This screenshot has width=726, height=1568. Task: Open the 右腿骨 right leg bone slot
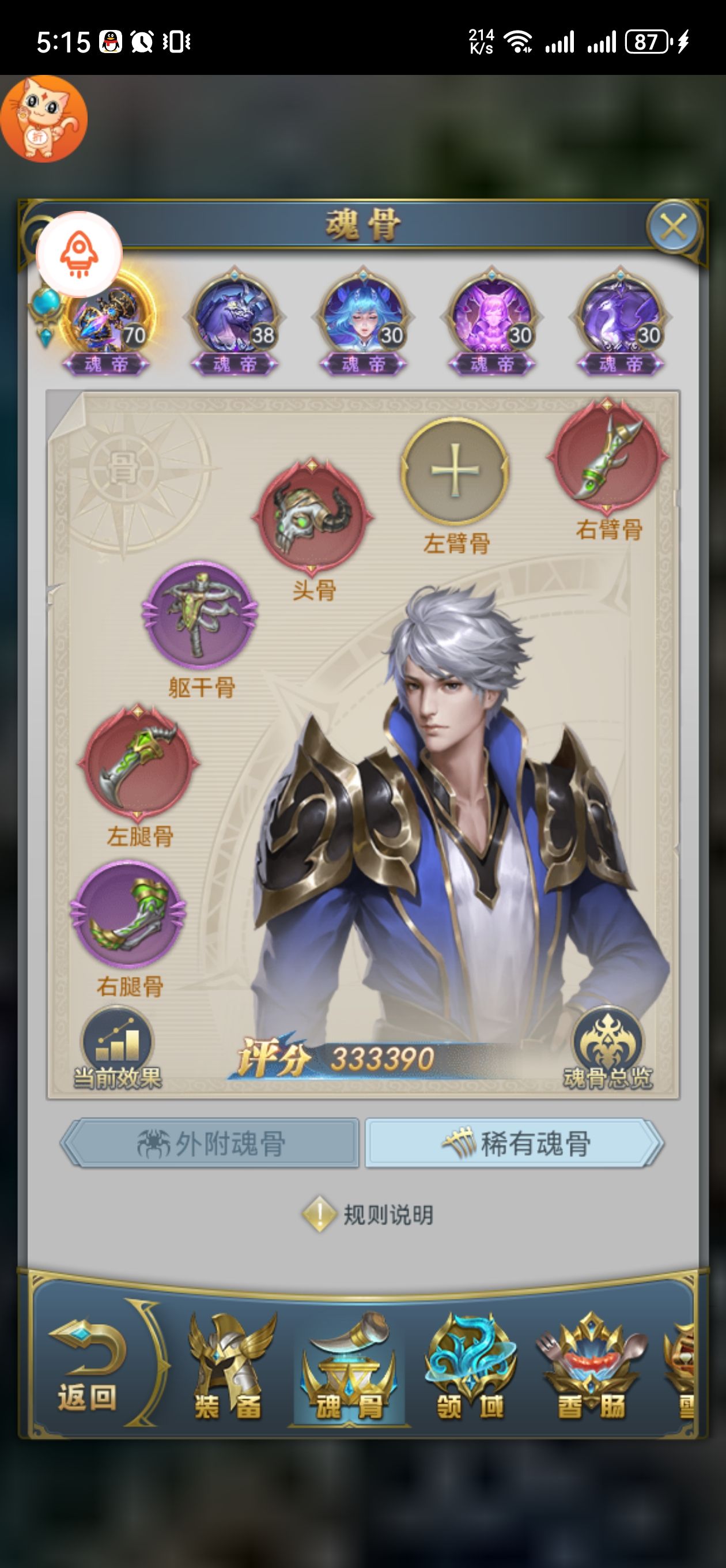coord(128,913)
